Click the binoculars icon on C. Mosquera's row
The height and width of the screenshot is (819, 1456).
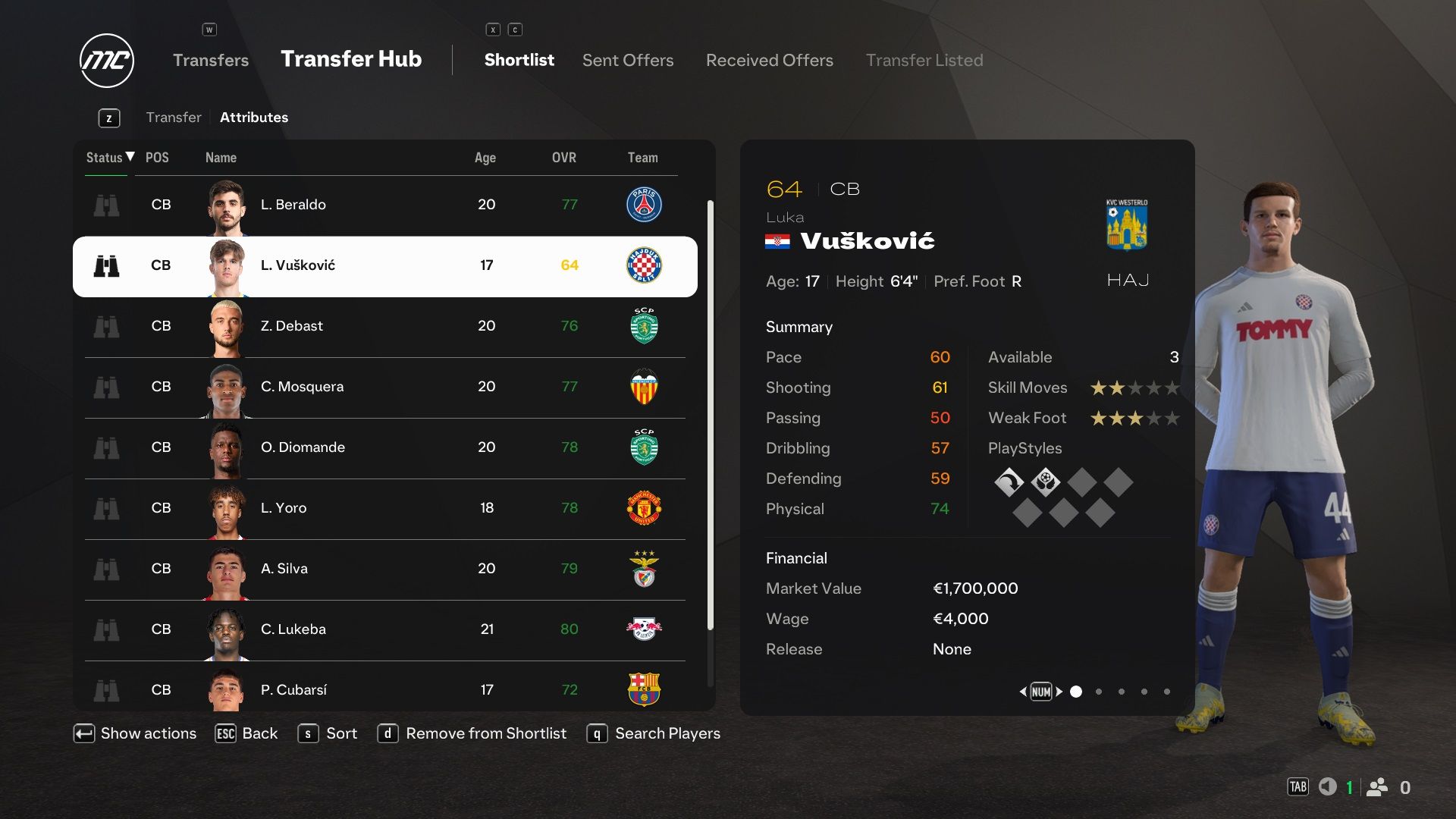tap(107, 387)
